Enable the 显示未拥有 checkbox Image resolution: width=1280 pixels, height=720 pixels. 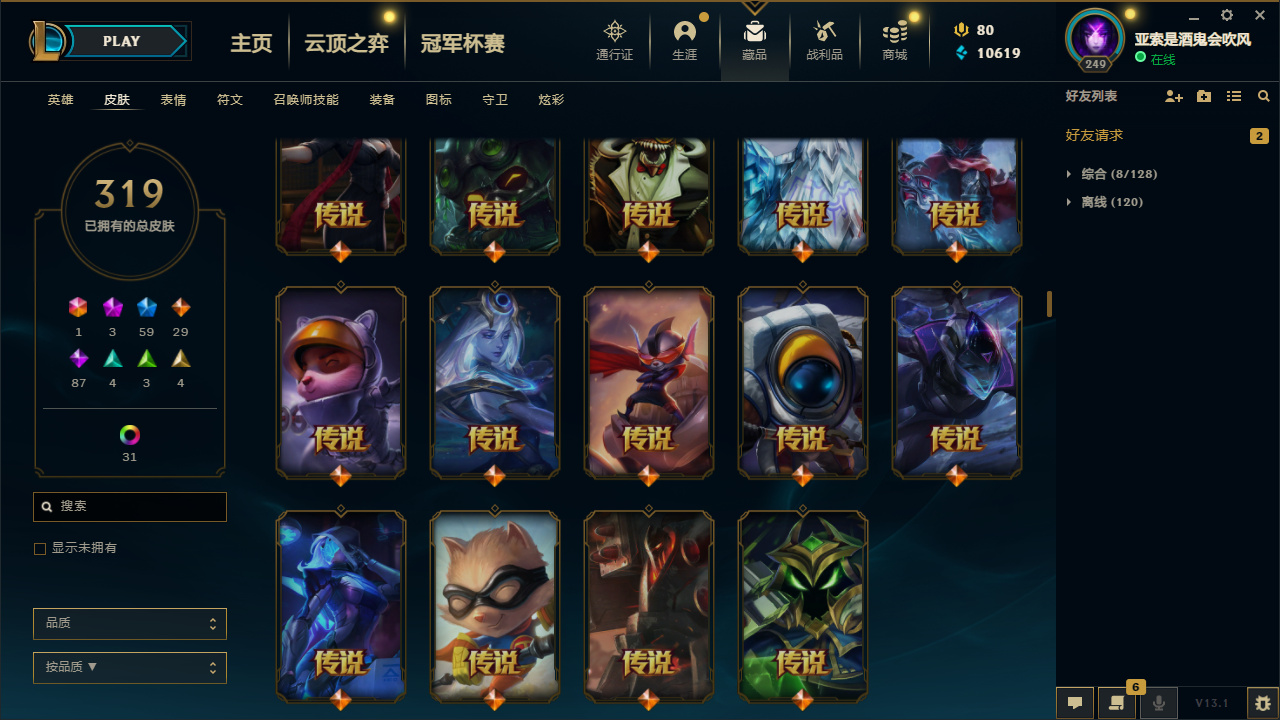click(40, 548)
